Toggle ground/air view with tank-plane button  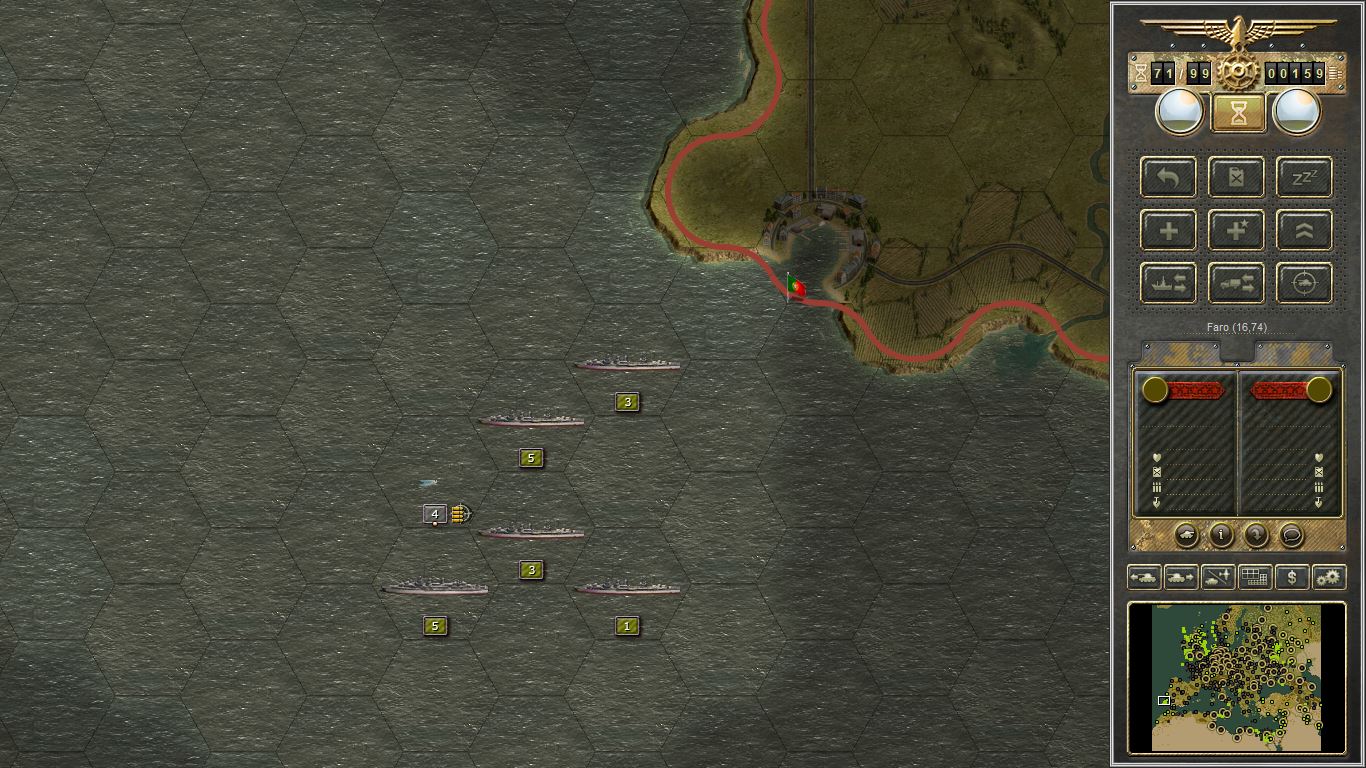(x=1218, y=577)
